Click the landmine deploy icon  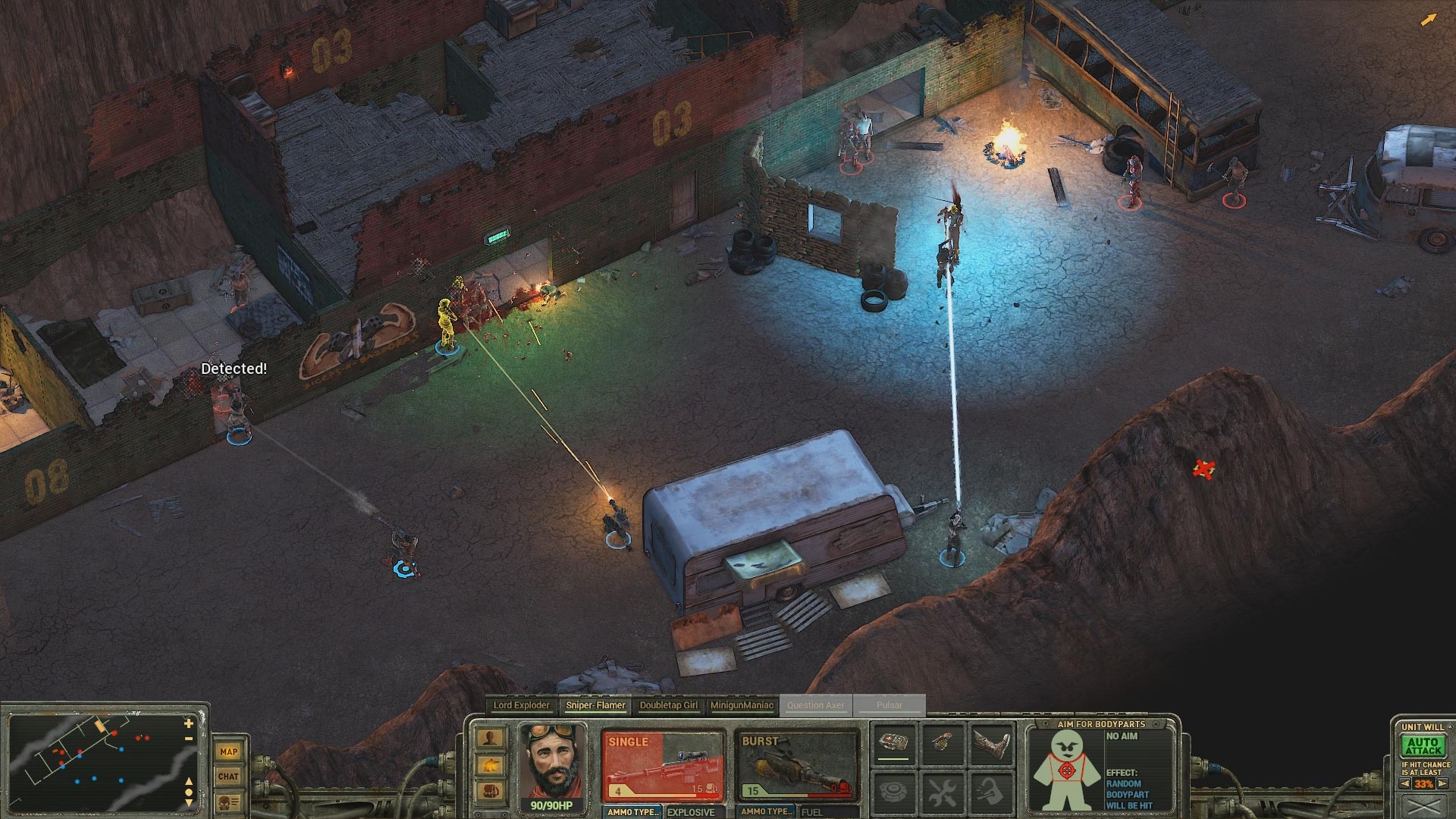pos(894,792)
